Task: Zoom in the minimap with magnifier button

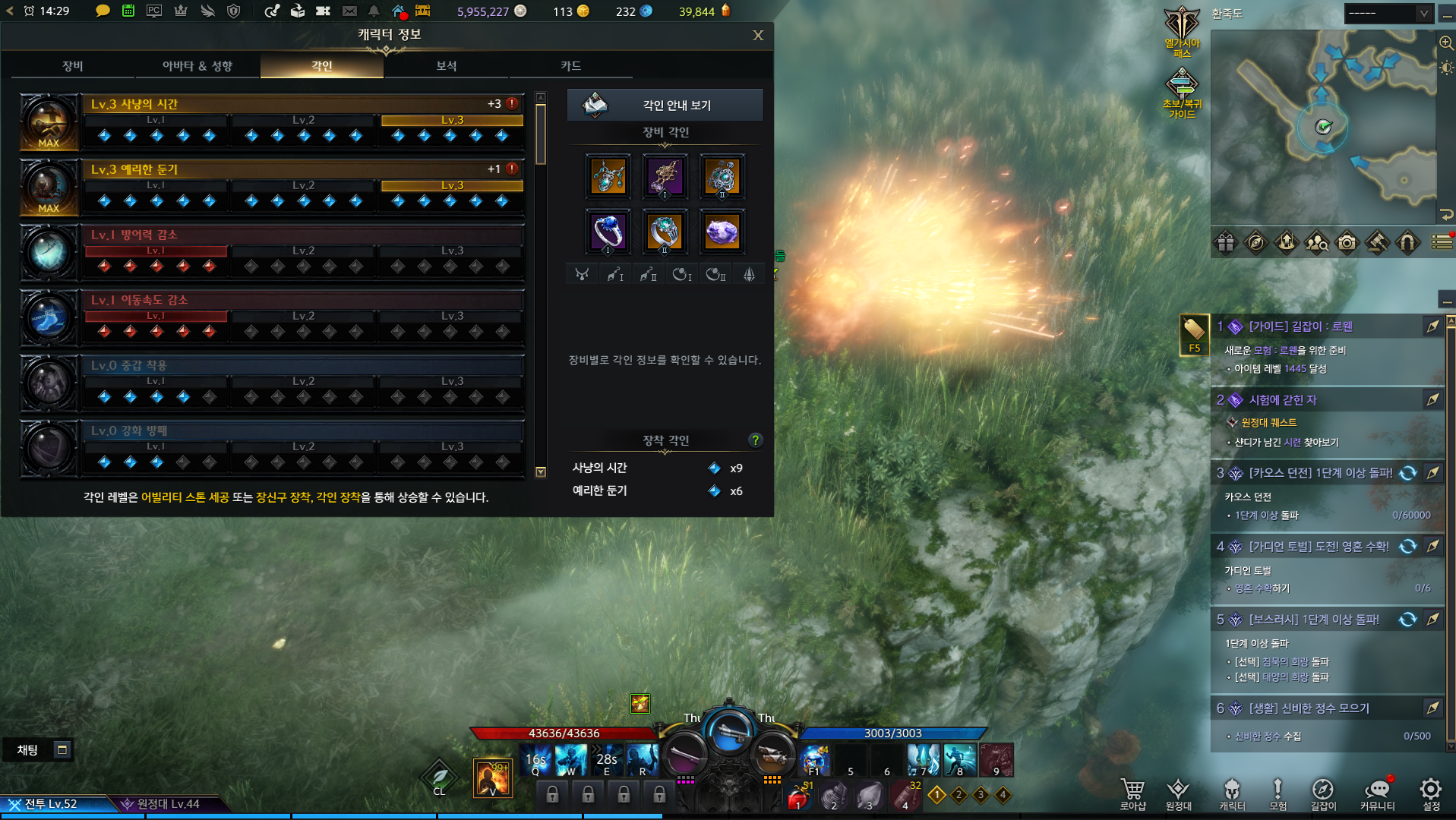Action: click(1446, 44)
